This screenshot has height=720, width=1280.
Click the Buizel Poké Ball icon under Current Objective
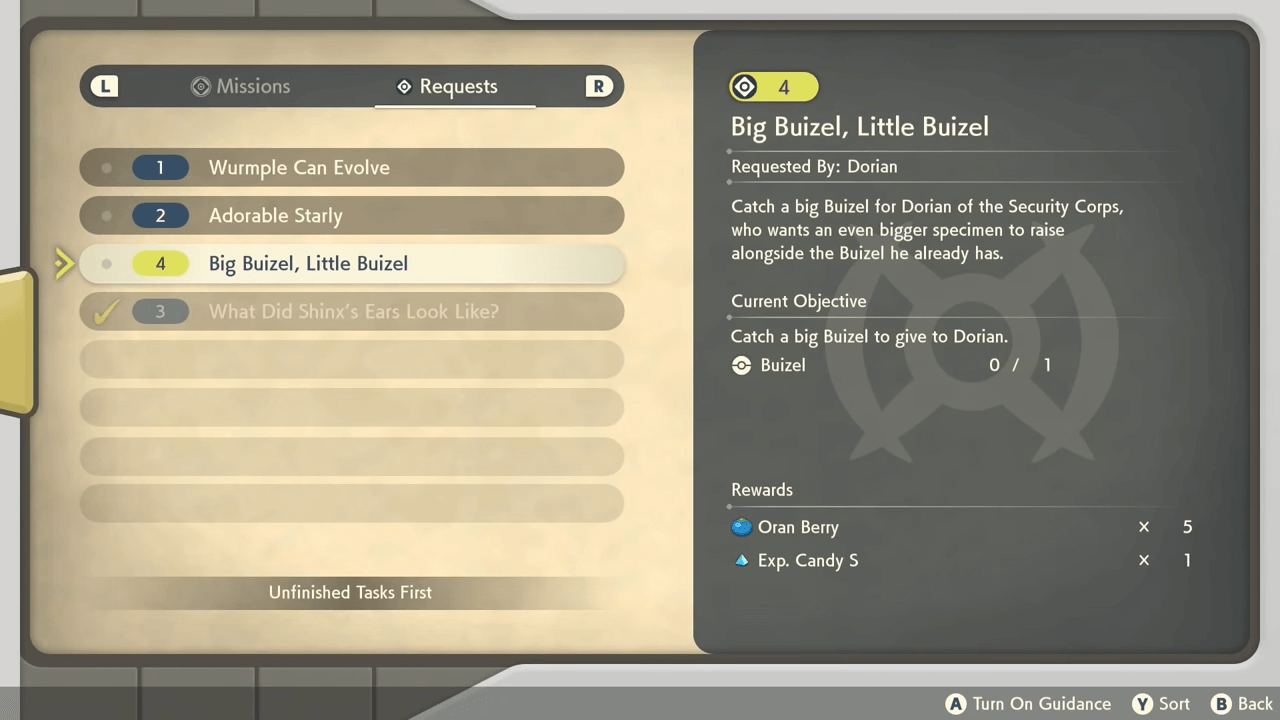click(x=741, y=365)
